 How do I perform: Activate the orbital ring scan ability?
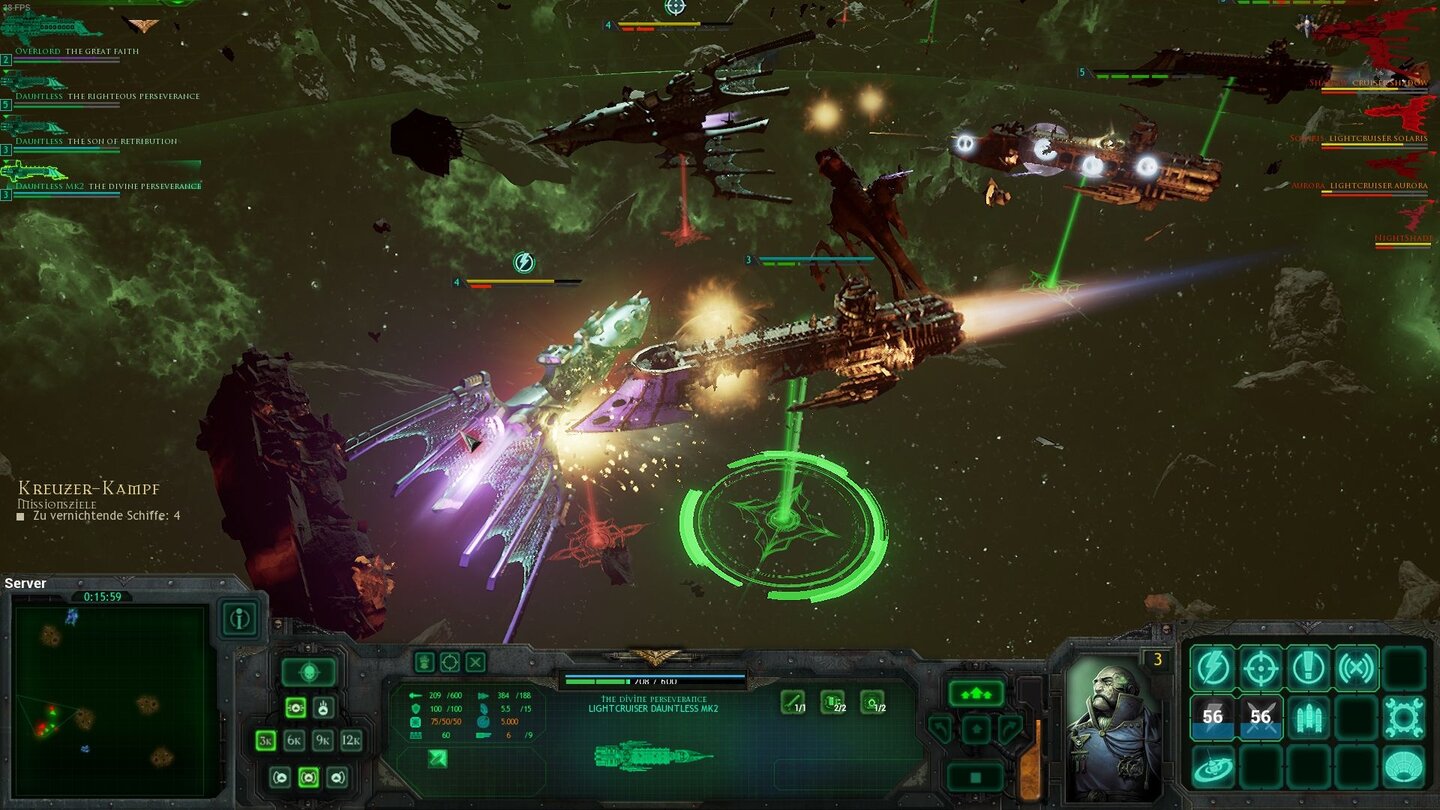pyautogui.click(x=1213, y=766)
